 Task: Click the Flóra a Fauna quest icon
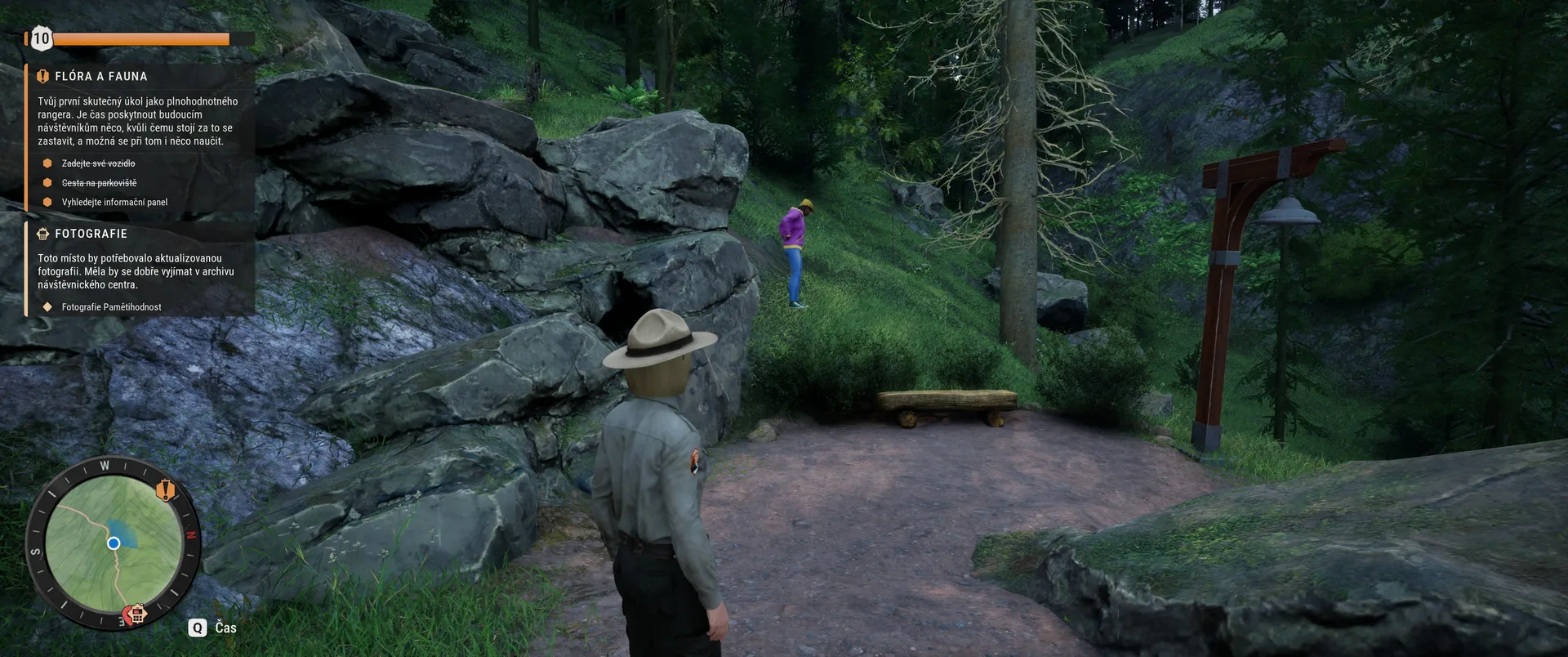43,77
